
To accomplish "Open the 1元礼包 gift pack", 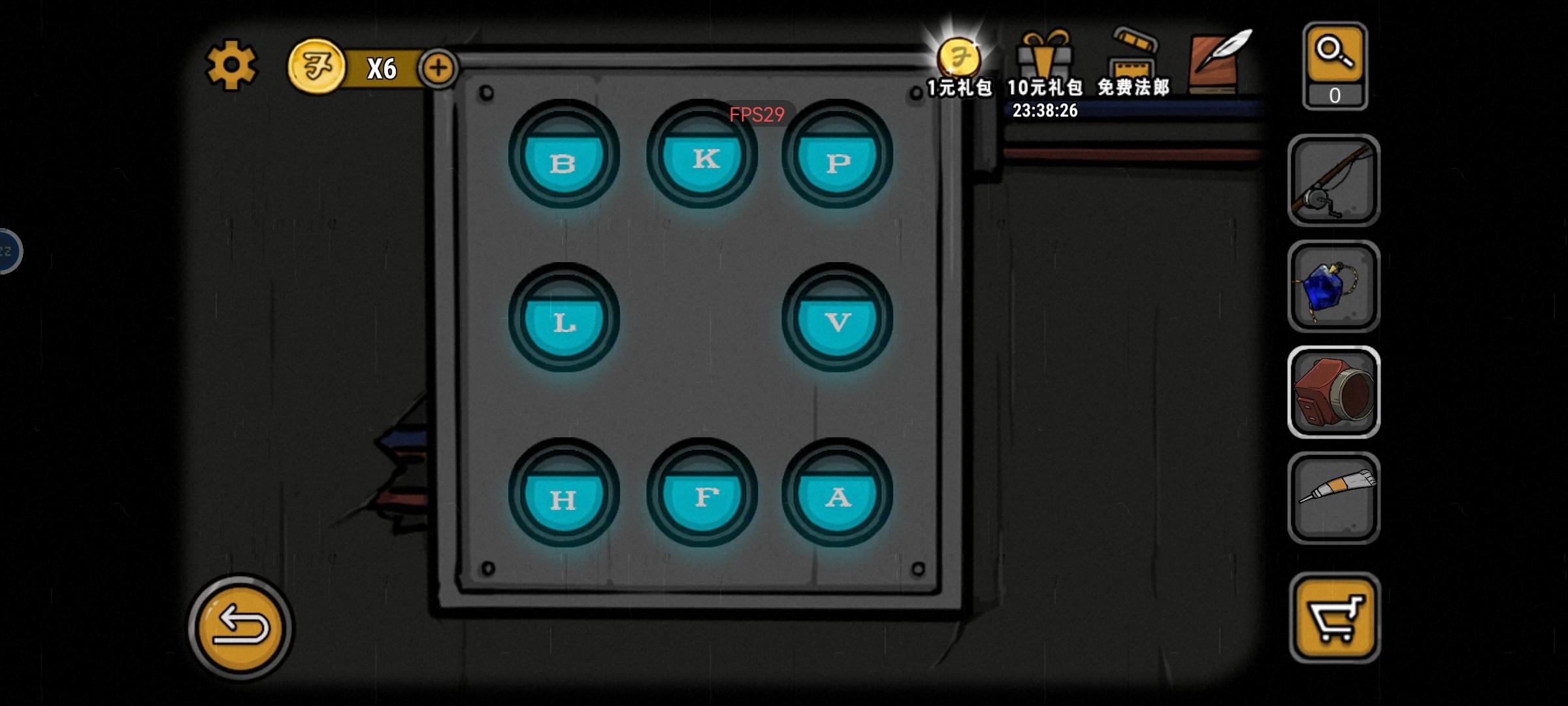I will [x=958, y=62].
